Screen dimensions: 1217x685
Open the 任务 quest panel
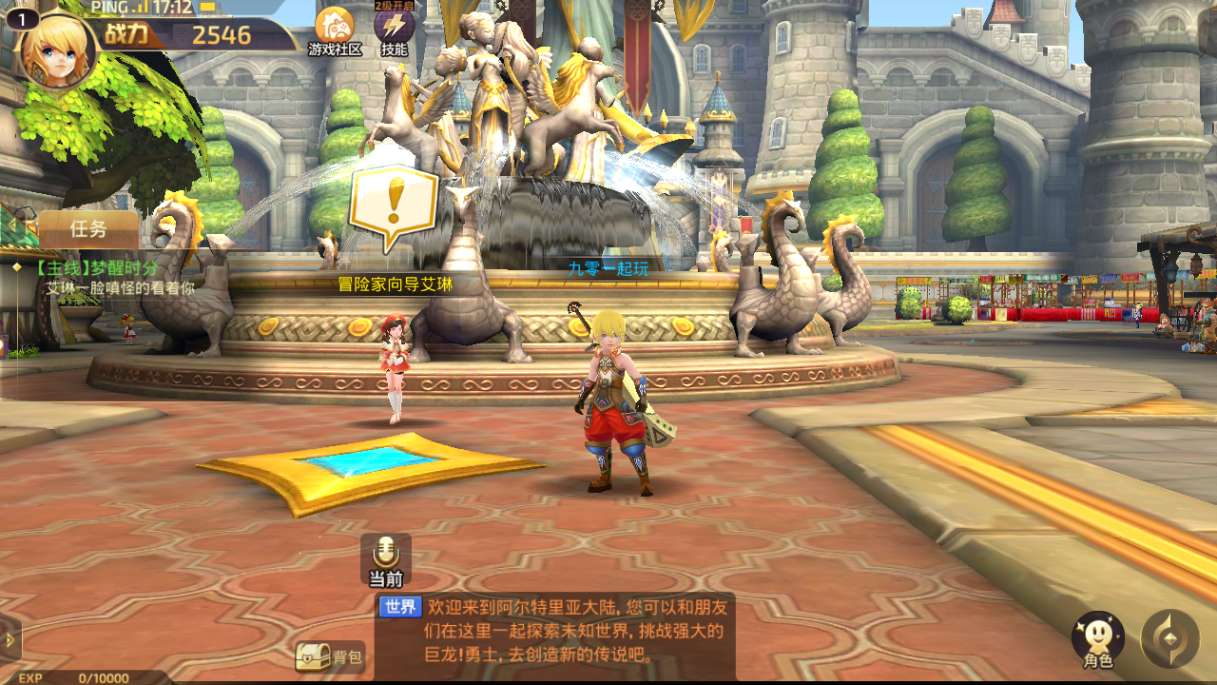pos(88,229)
